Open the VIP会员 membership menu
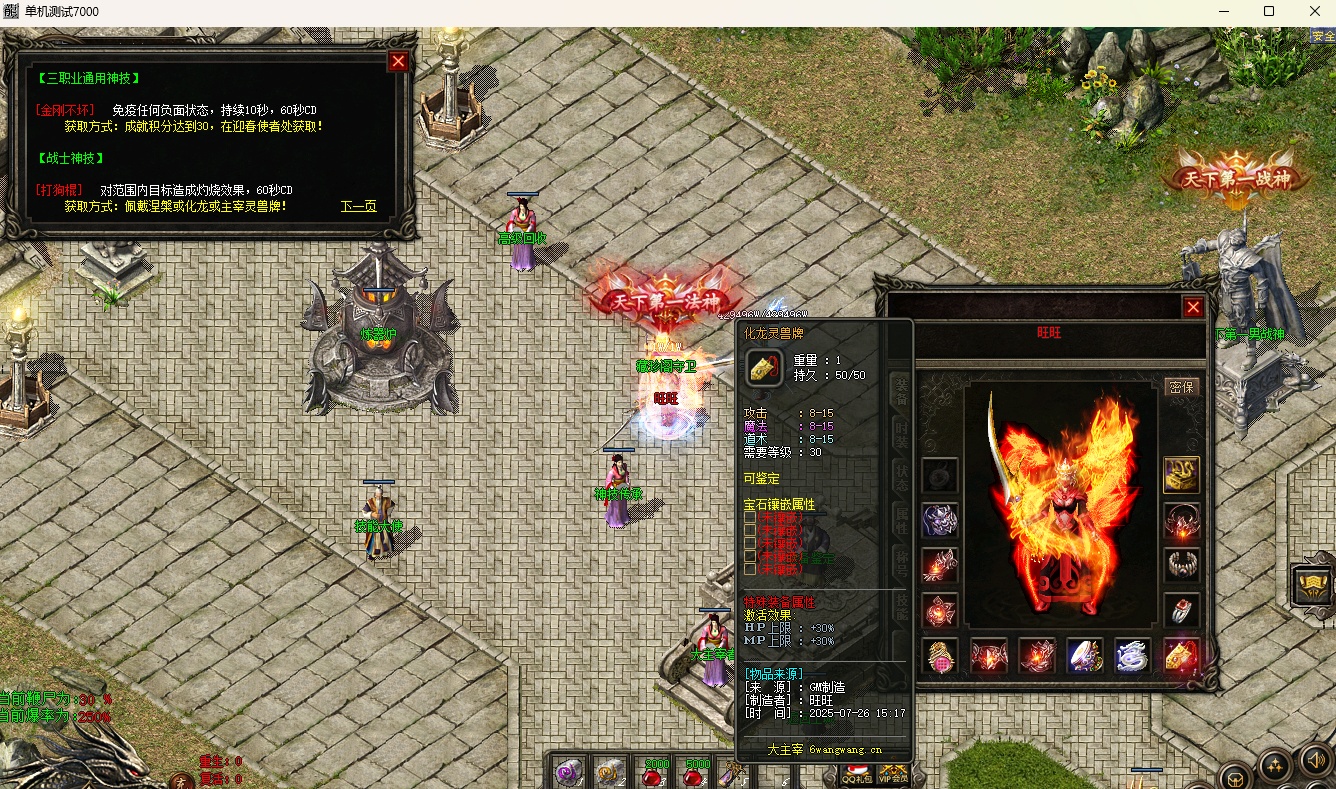The image size is (1336, 789). [893, 774]
